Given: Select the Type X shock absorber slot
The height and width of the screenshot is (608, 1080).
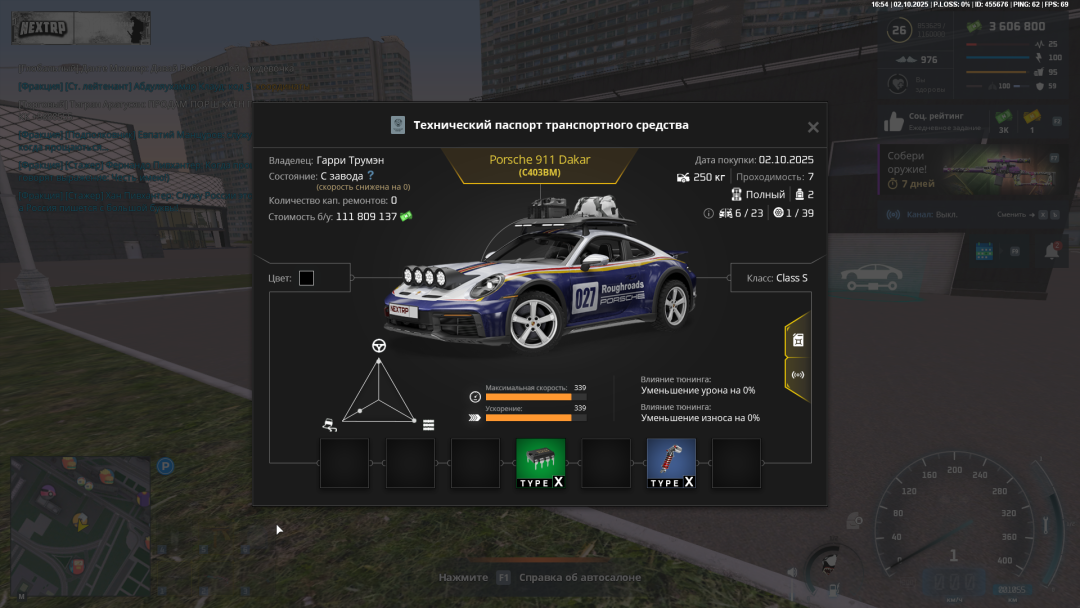Looking at the screenshot, I should 671,463.
